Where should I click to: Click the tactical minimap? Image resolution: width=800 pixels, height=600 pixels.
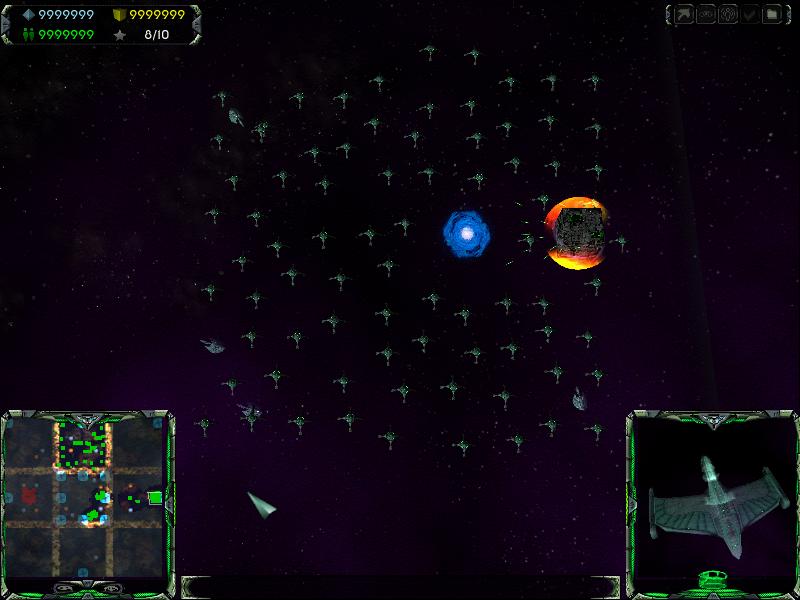pos(84,497)
